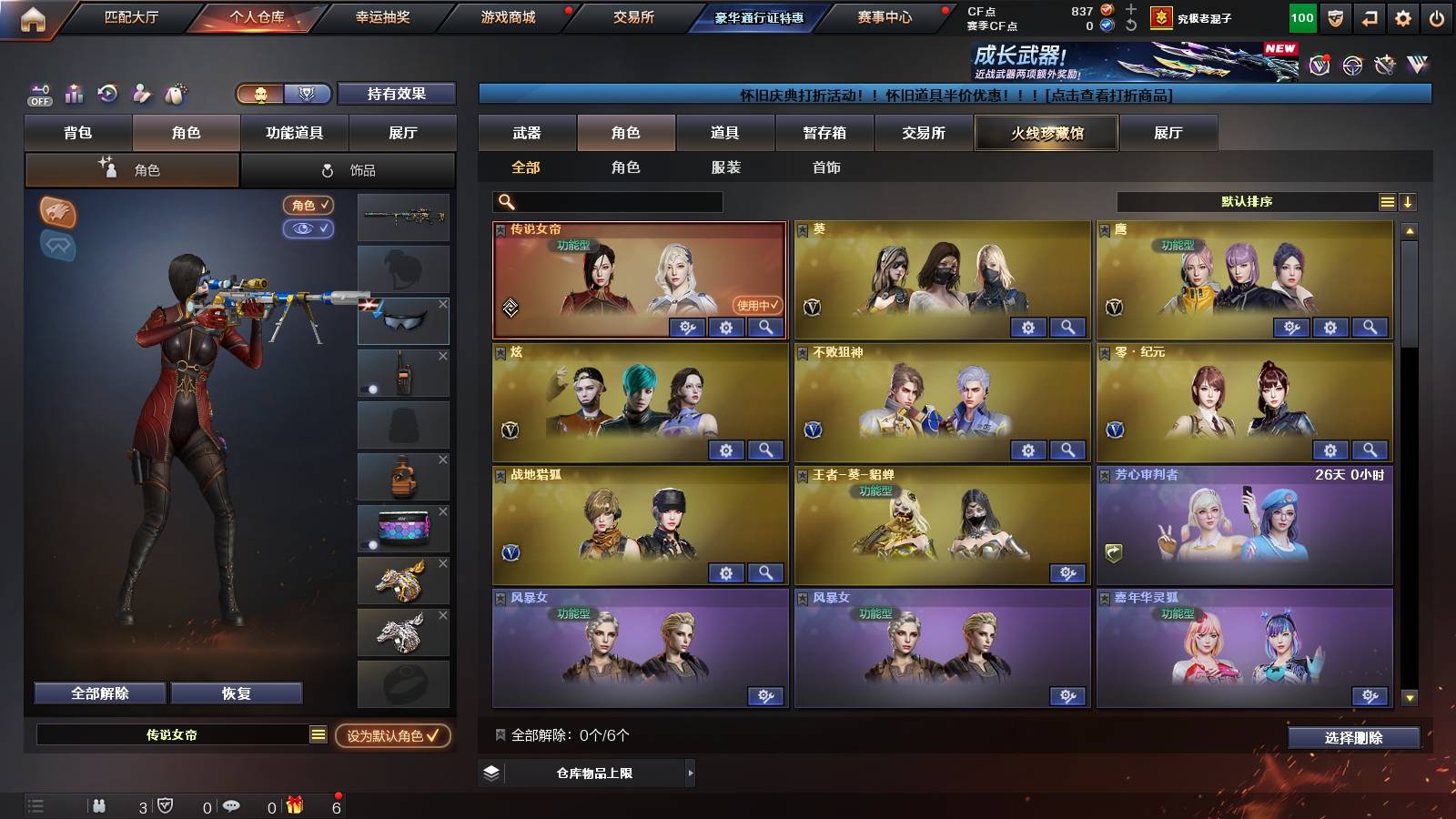Toggle the eye visibility badge below 角色 marker

[x=308, y=228]
